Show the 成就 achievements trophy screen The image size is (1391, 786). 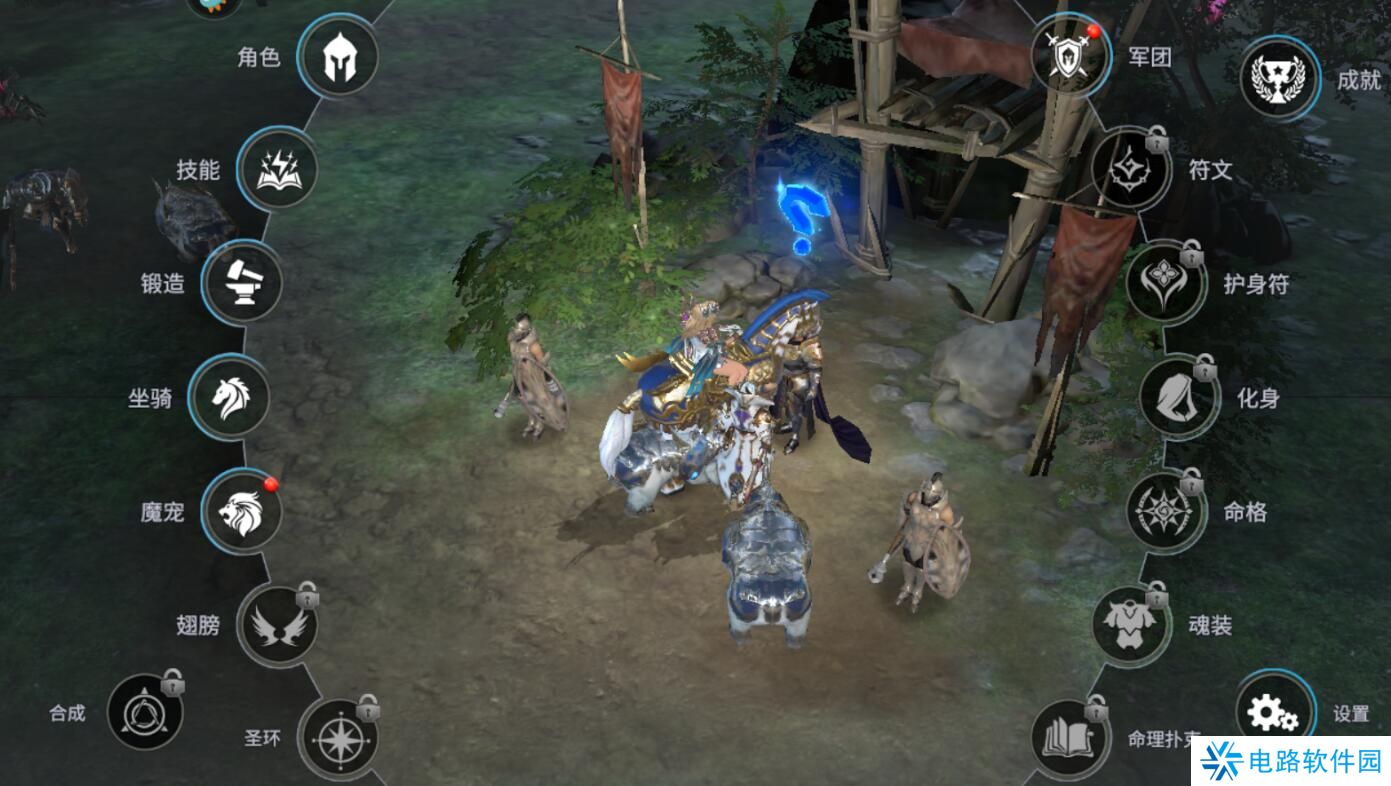[1280, 79]
